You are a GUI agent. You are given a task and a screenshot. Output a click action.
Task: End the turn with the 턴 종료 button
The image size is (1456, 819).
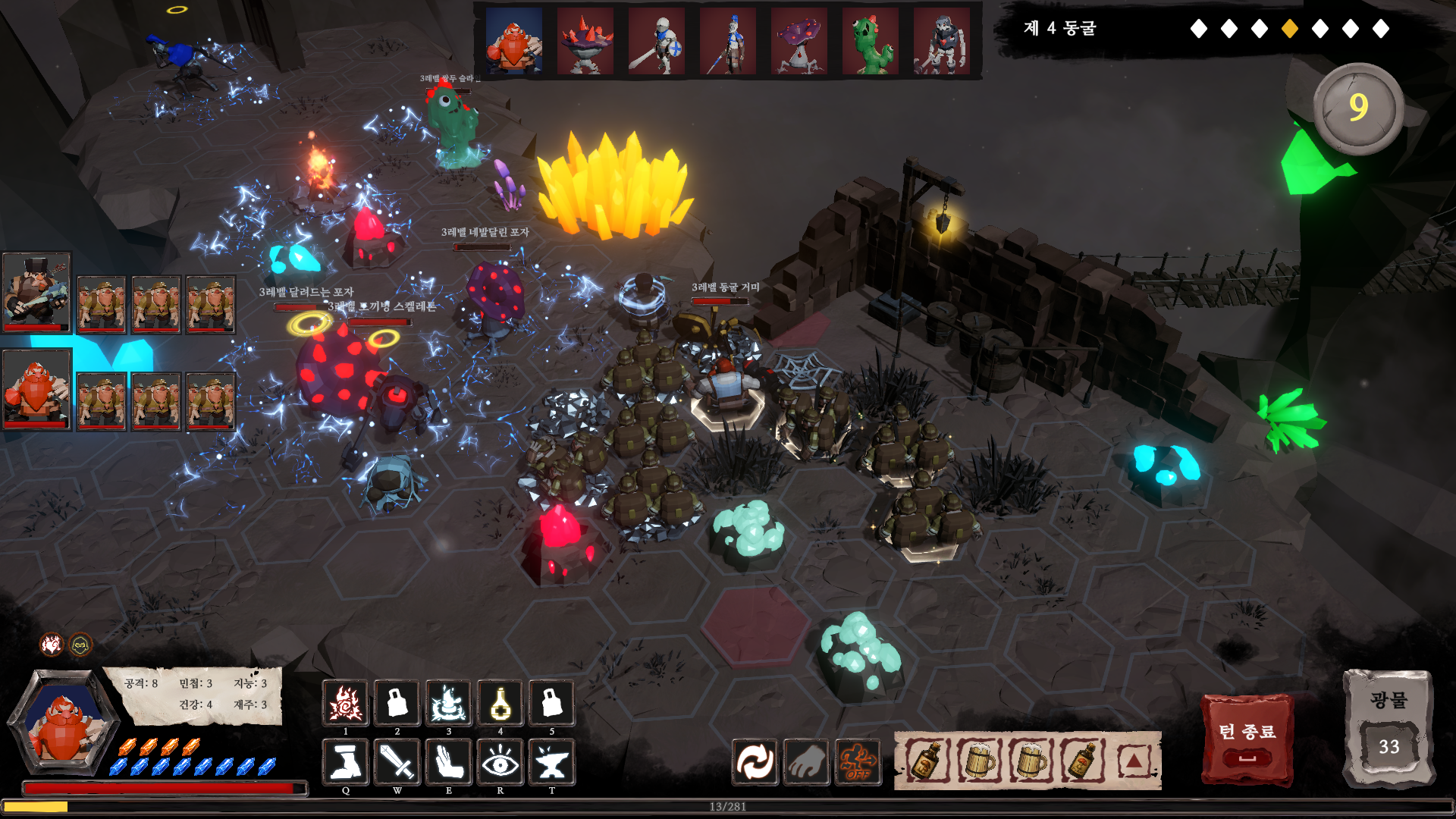1247,739
